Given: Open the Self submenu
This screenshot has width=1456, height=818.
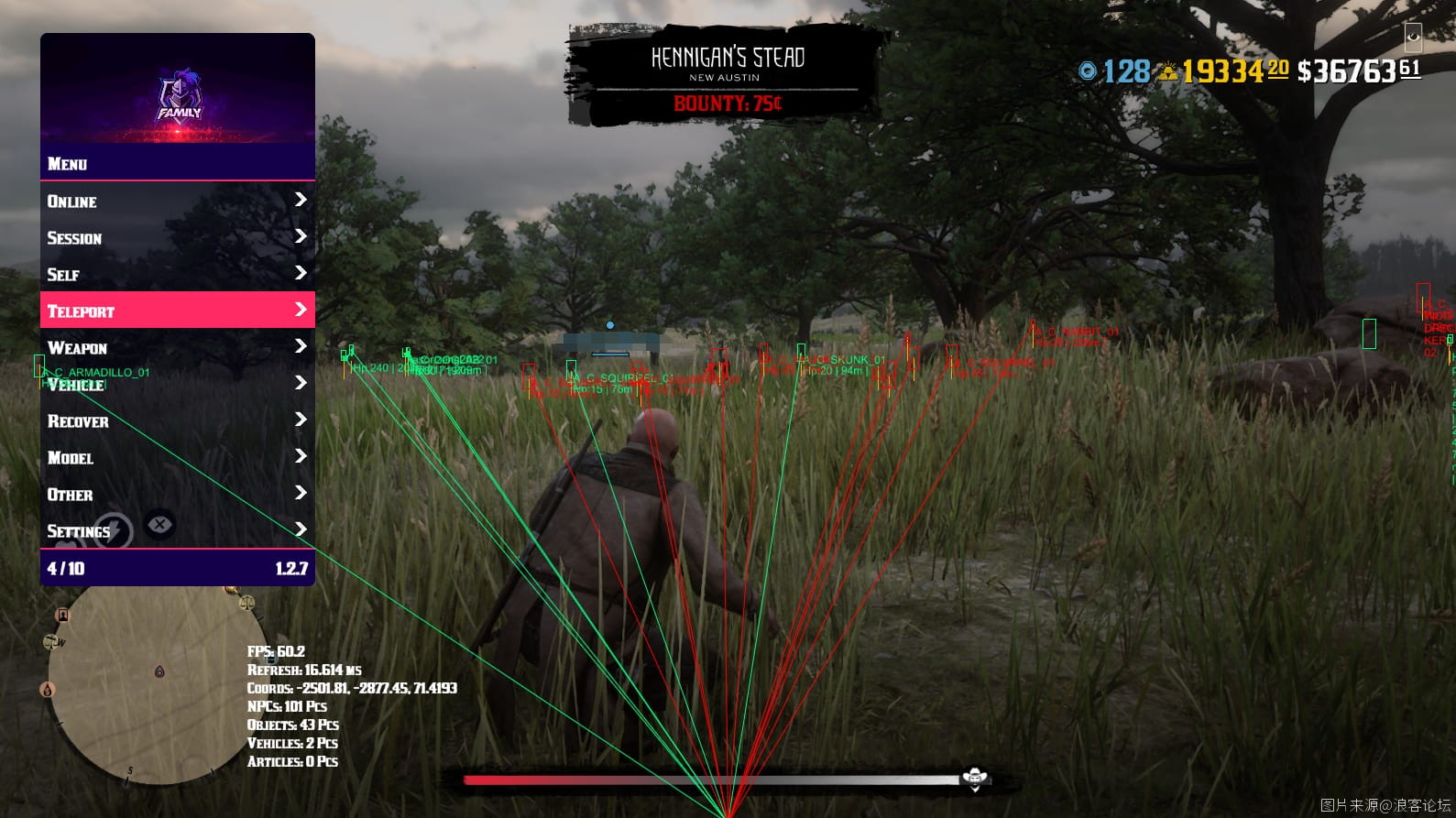Looking at the screenshot, I should click(x=177, y=274).
